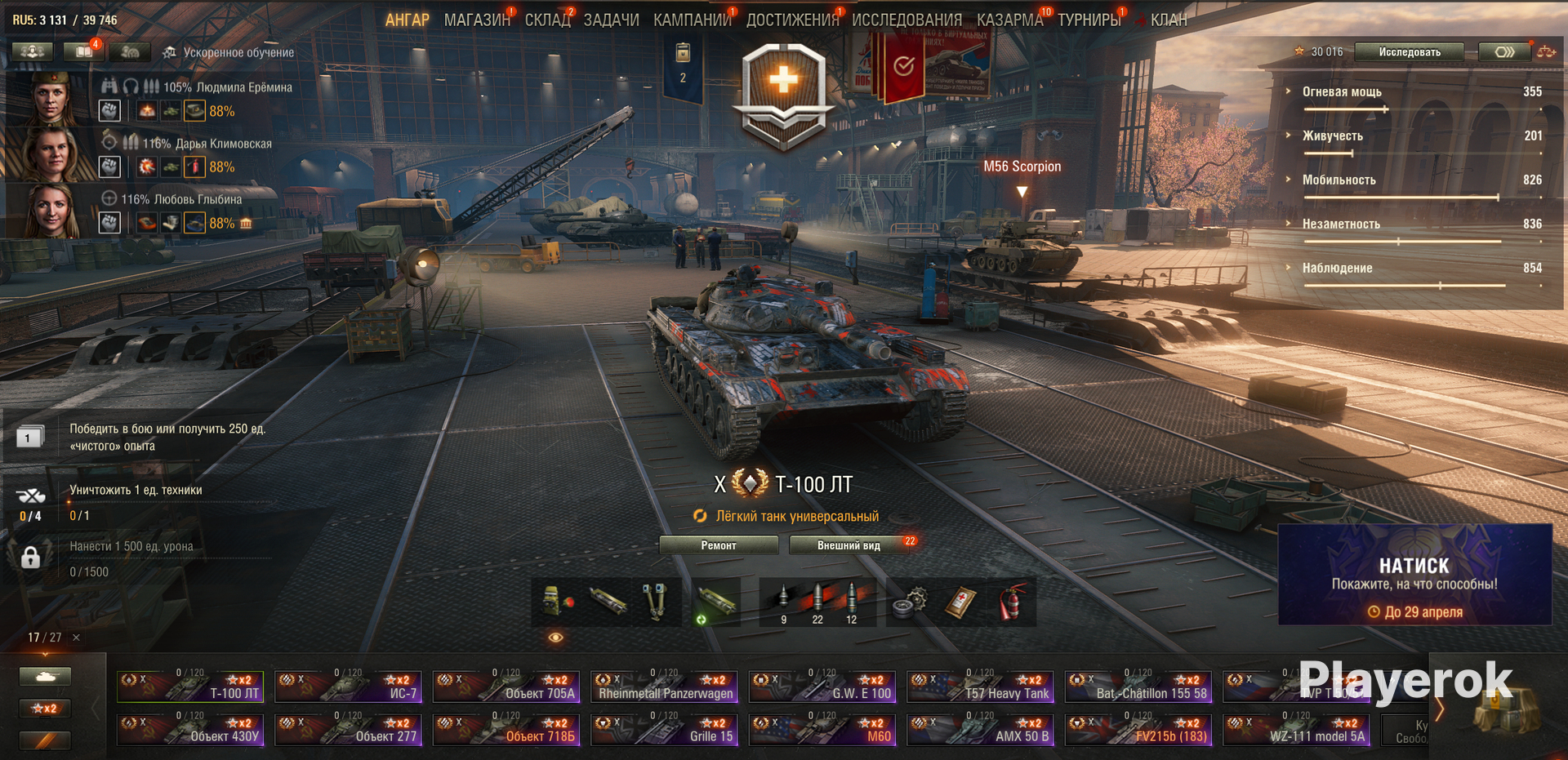
Task: Open the ИССЛЕДОВАНИЯ tech tree
Action: click(x=906, y=20)
